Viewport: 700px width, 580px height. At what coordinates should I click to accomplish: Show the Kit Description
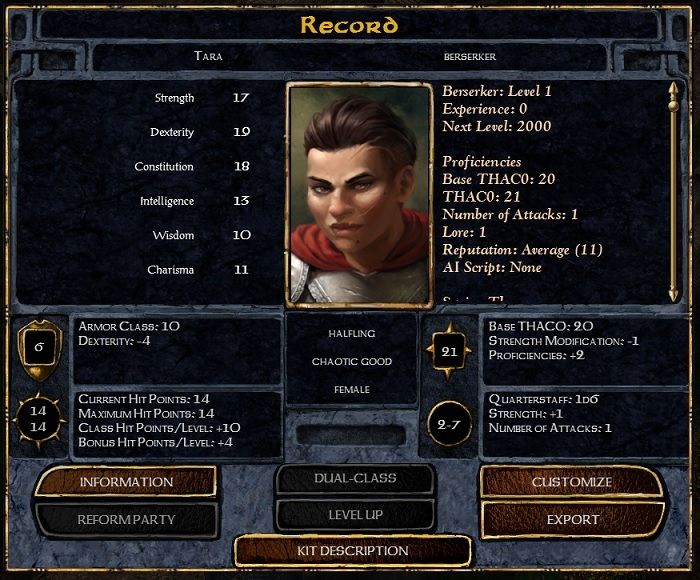pyautogui.click(x=353, y=551)
